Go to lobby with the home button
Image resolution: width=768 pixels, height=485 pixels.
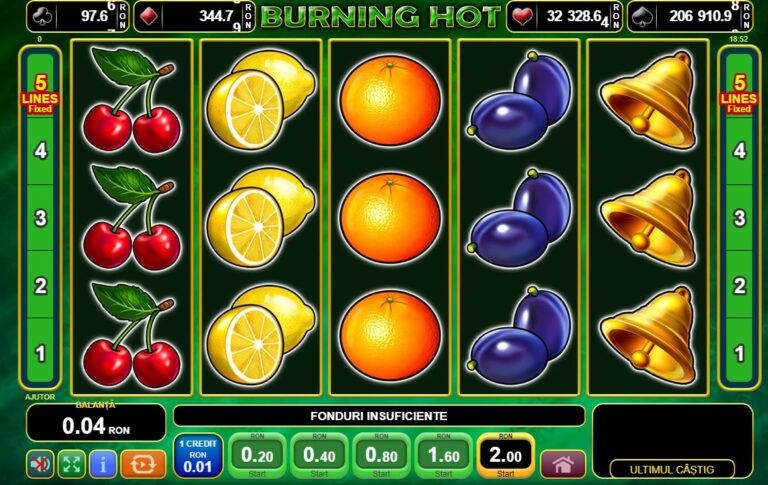coord(563,464)
